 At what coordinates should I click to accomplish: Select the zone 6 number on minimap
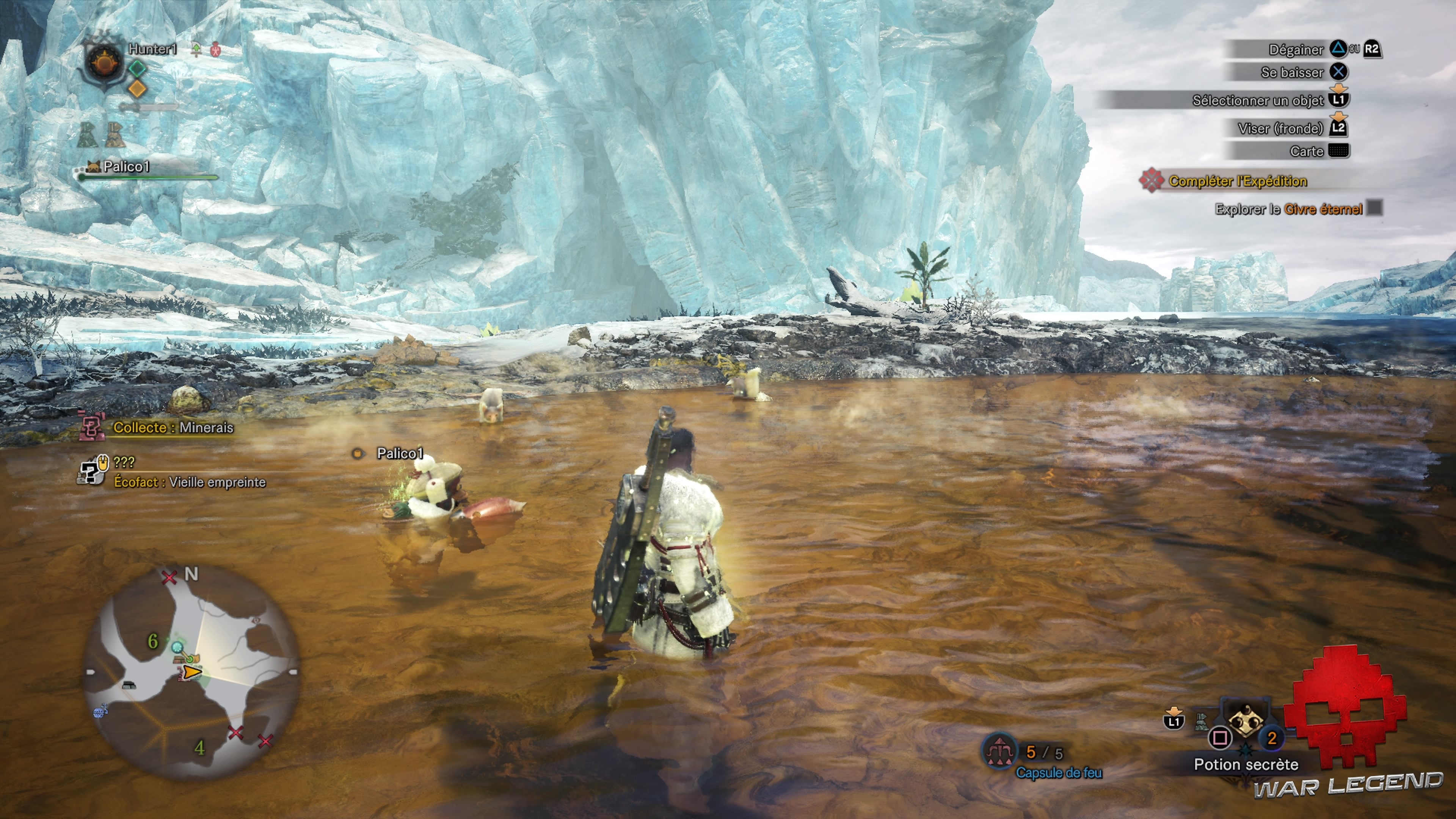coord(152,641)
